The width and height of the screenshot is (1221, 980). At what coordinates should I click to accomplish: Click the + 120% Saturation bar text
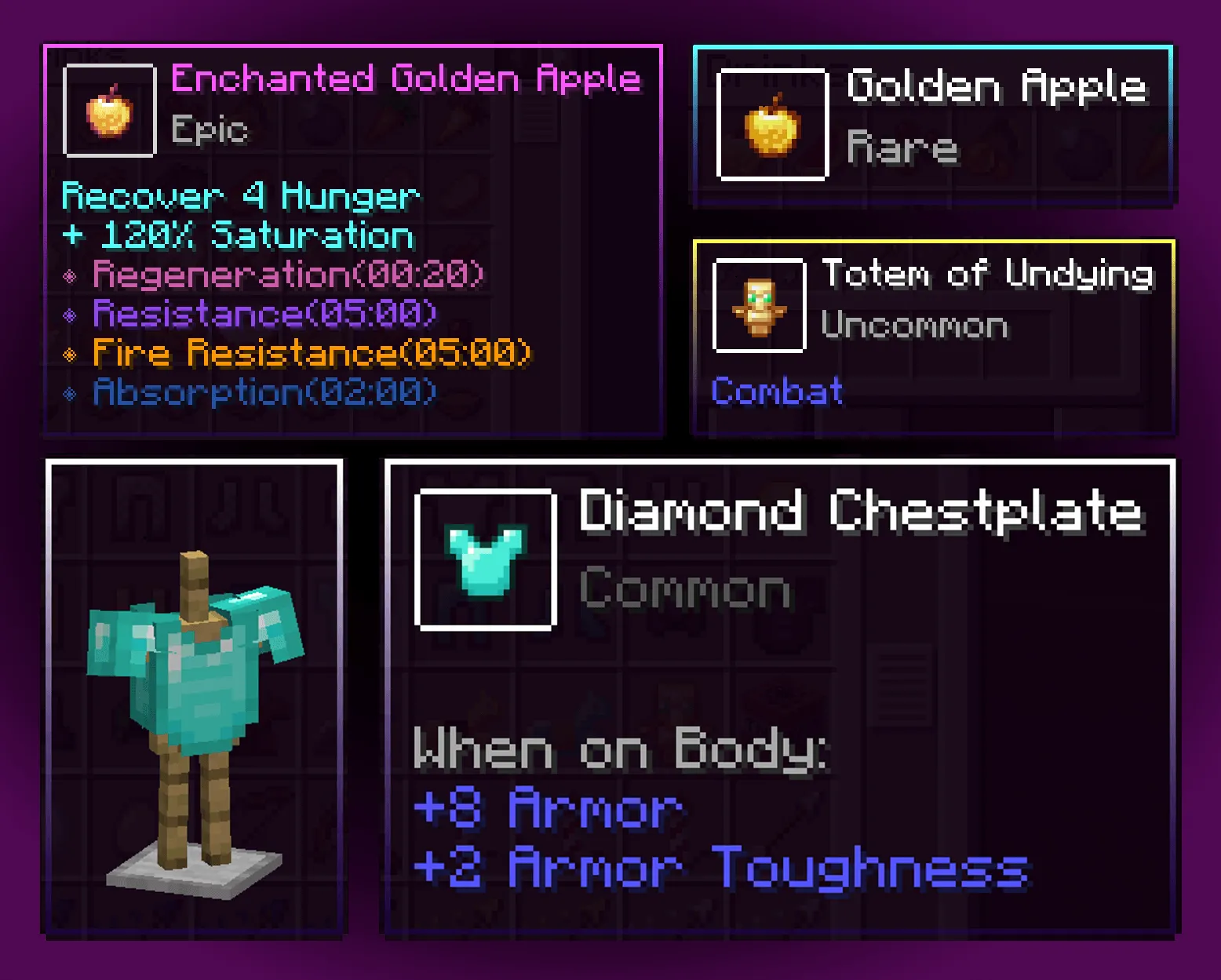(237, 234)
